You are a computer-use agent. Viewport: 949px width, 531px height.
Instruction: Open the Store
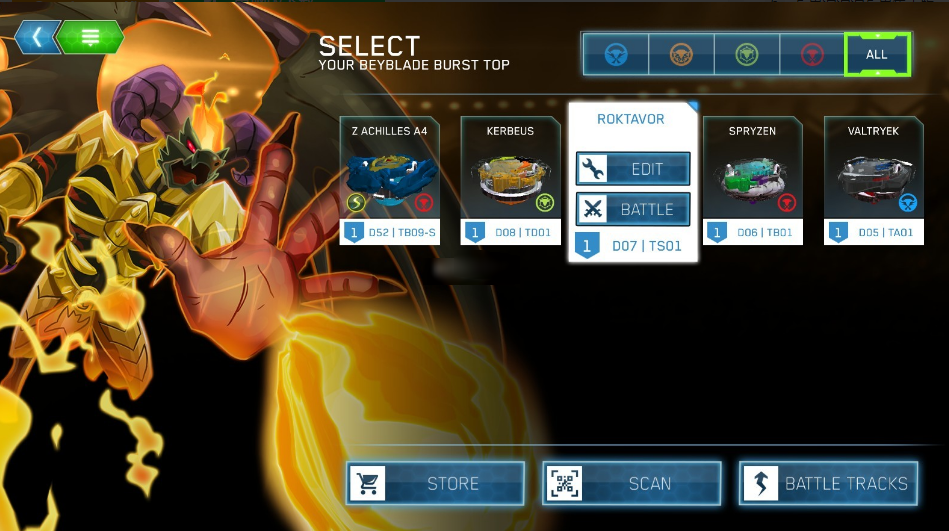click(x=435, y=484)
